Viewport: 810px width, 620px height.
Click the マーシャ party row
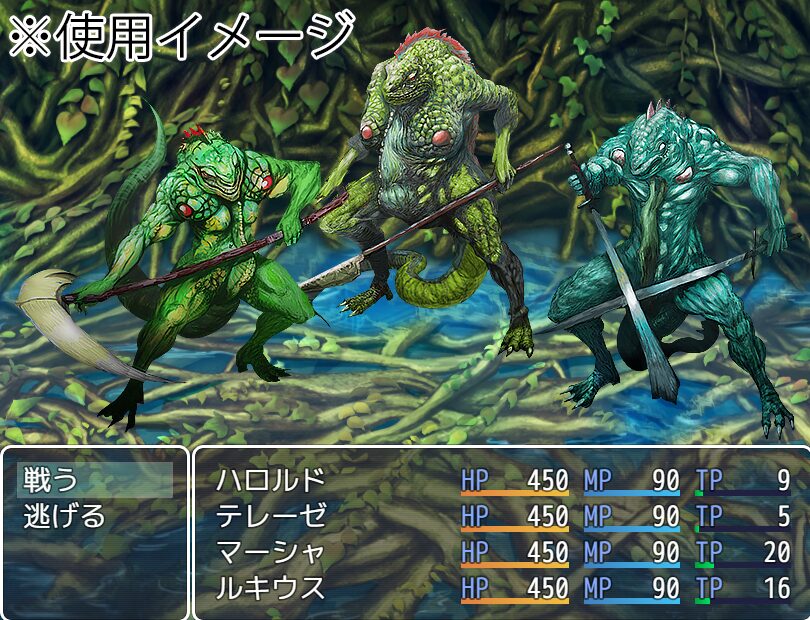point(271,553)
